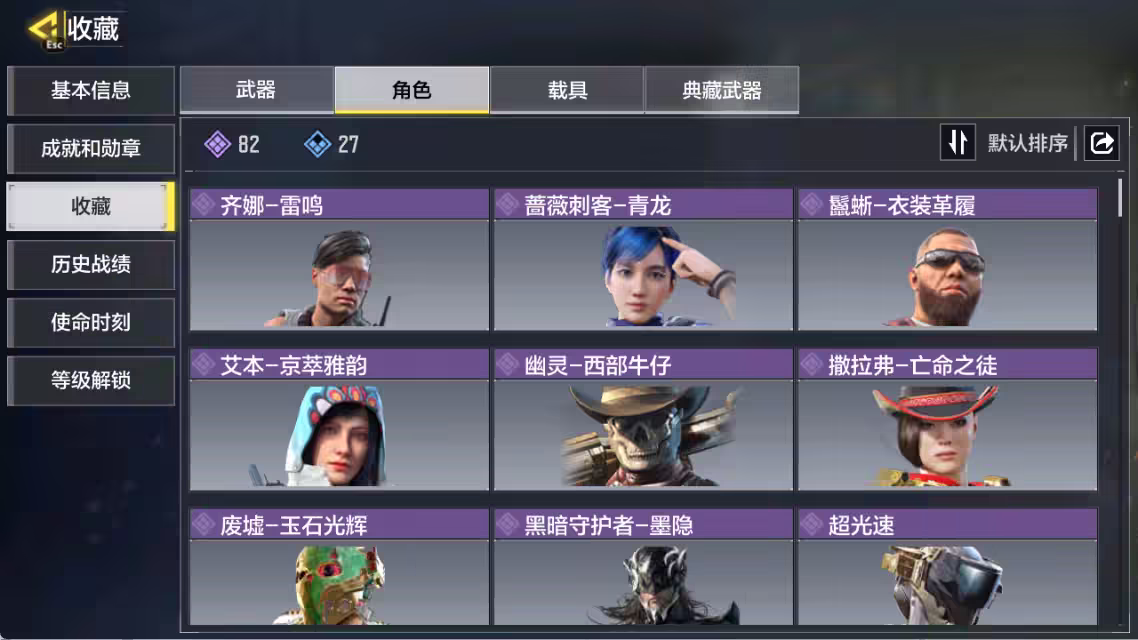Choose the 幽灵-西部牛仔 skull cowboy card
The width and height of the screenshot is (1138, 640).
(643, 420)
